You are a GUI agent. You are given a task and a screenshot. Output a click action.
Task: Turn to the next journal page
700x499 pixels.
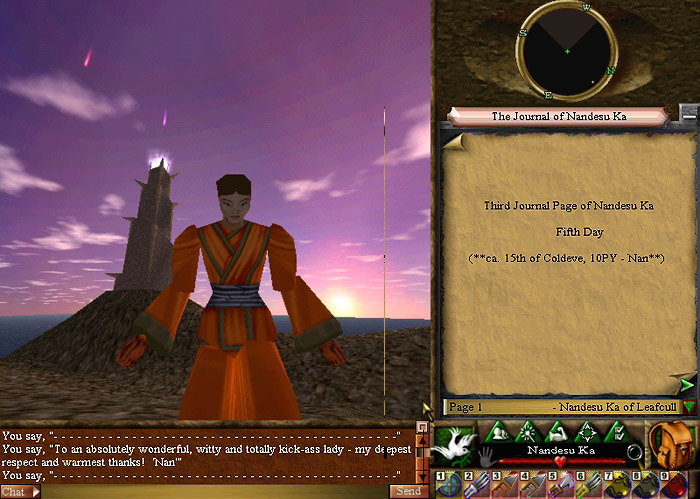click(x=686, y=383)
